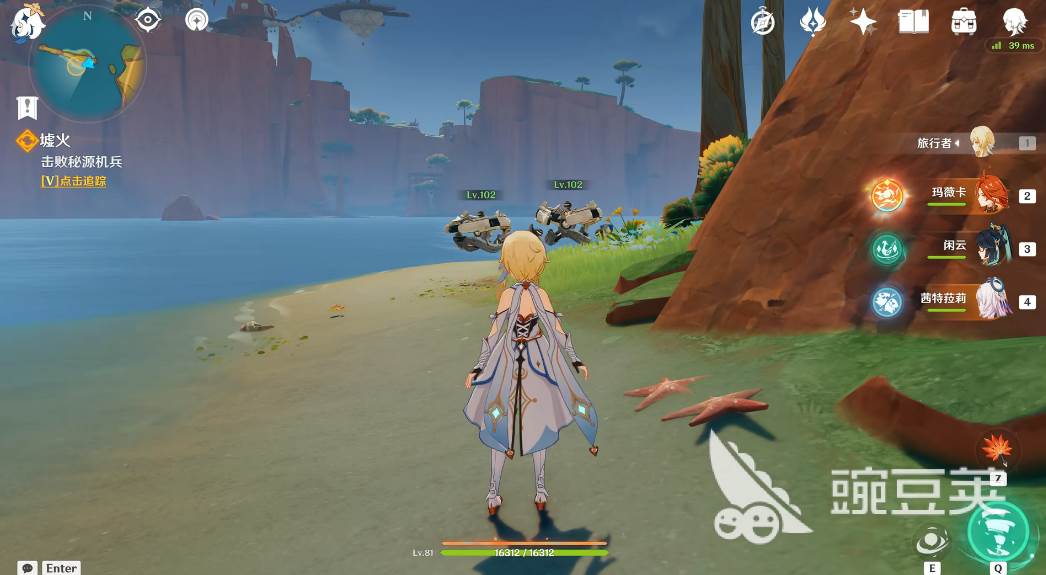
Task: Open the backpack inventory
Action: click(964, 21)
